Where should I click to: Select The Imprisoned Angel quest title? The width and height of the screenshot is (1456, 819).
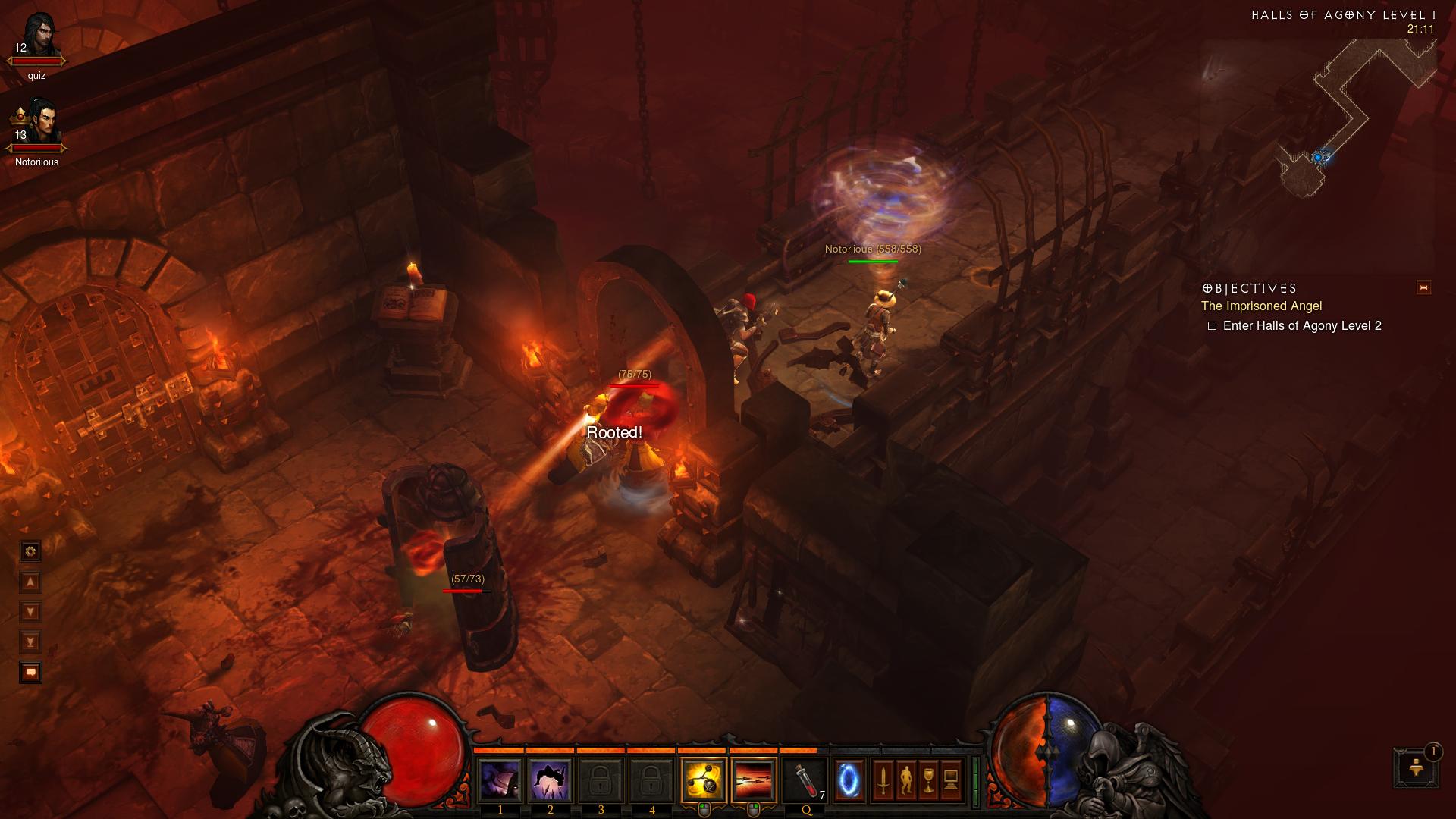coord(1261,306)
